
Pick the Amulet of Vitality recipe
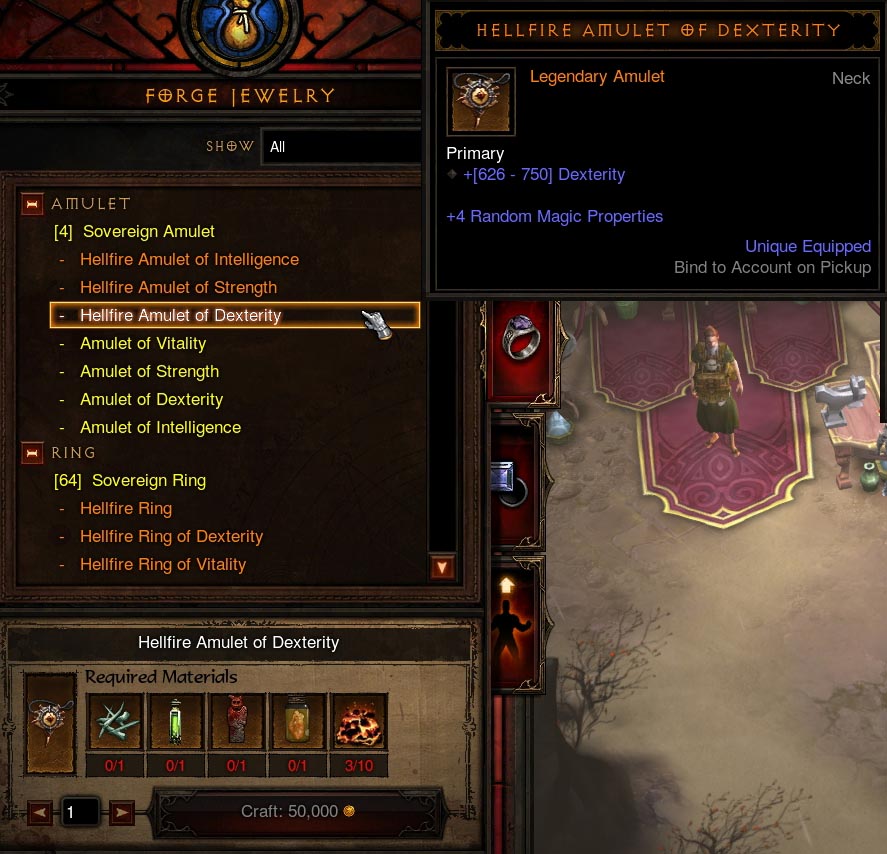[x=143, y=344]
